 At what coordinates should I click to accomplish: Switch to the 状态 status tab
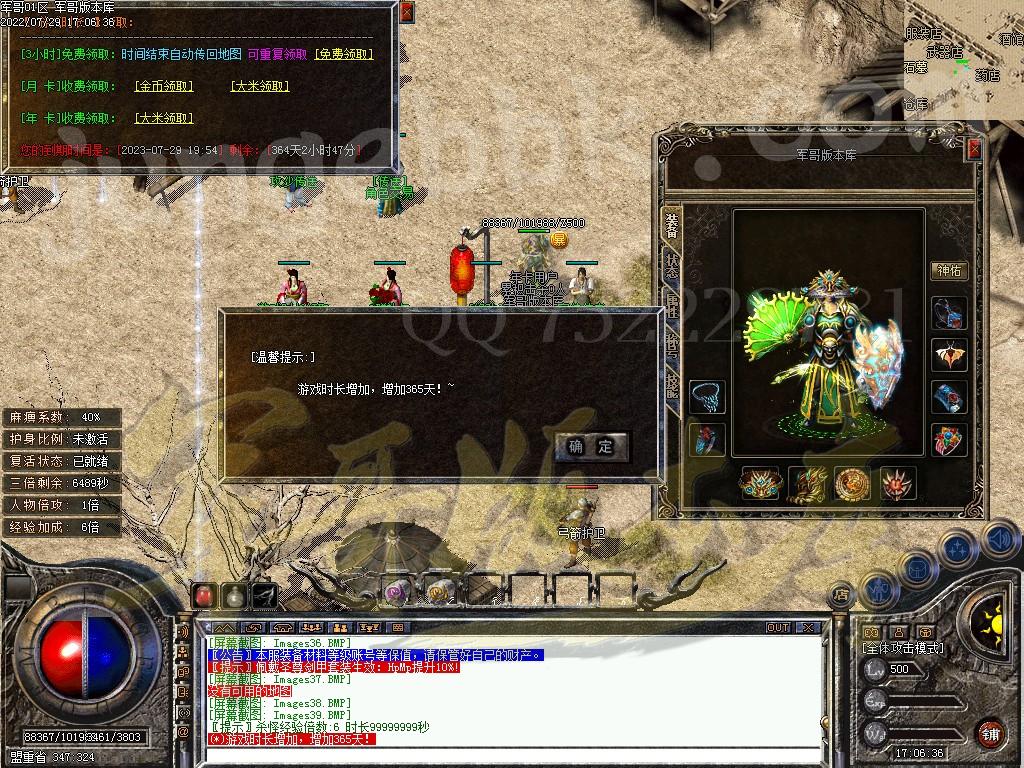click(672, 265)
